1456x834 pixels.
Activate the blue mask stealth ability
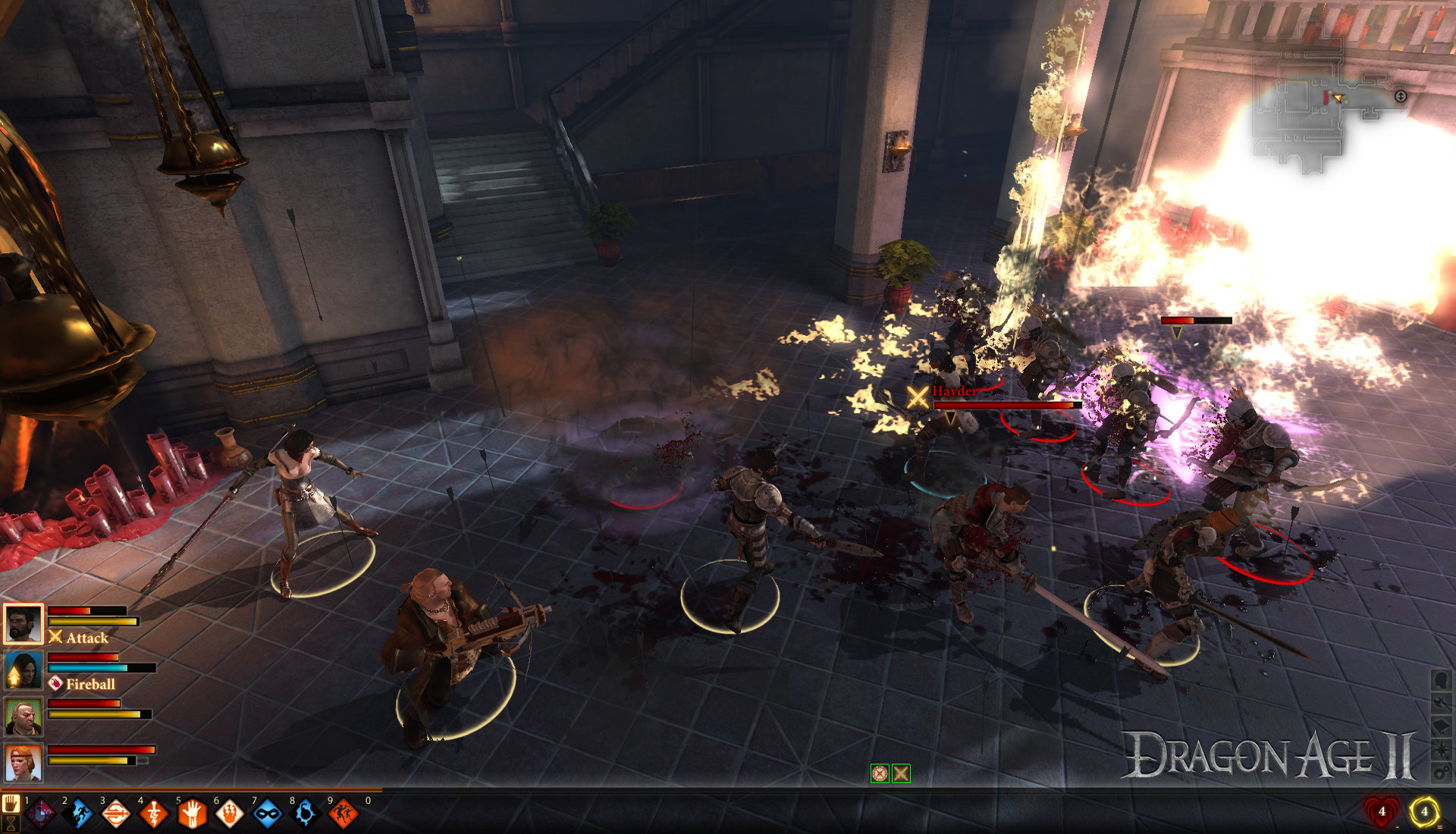pos(268,814)
